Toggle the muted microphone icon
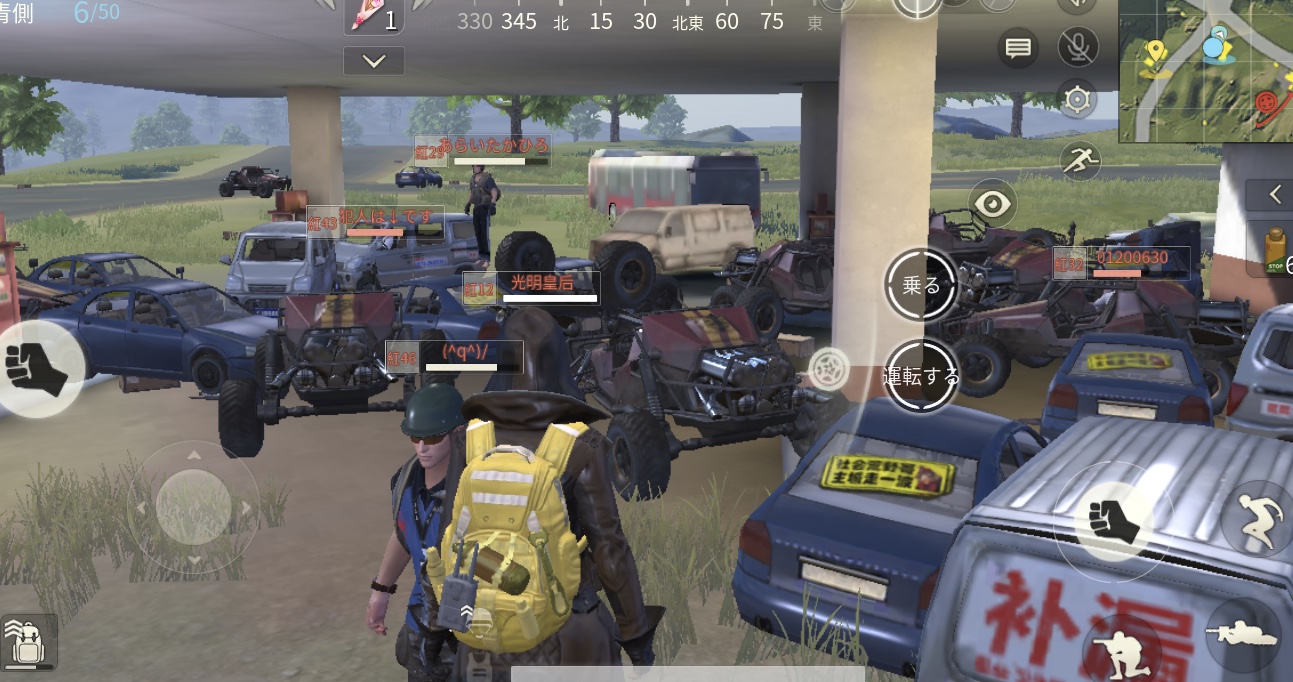1293x682 pixels. pos(1077,46)
